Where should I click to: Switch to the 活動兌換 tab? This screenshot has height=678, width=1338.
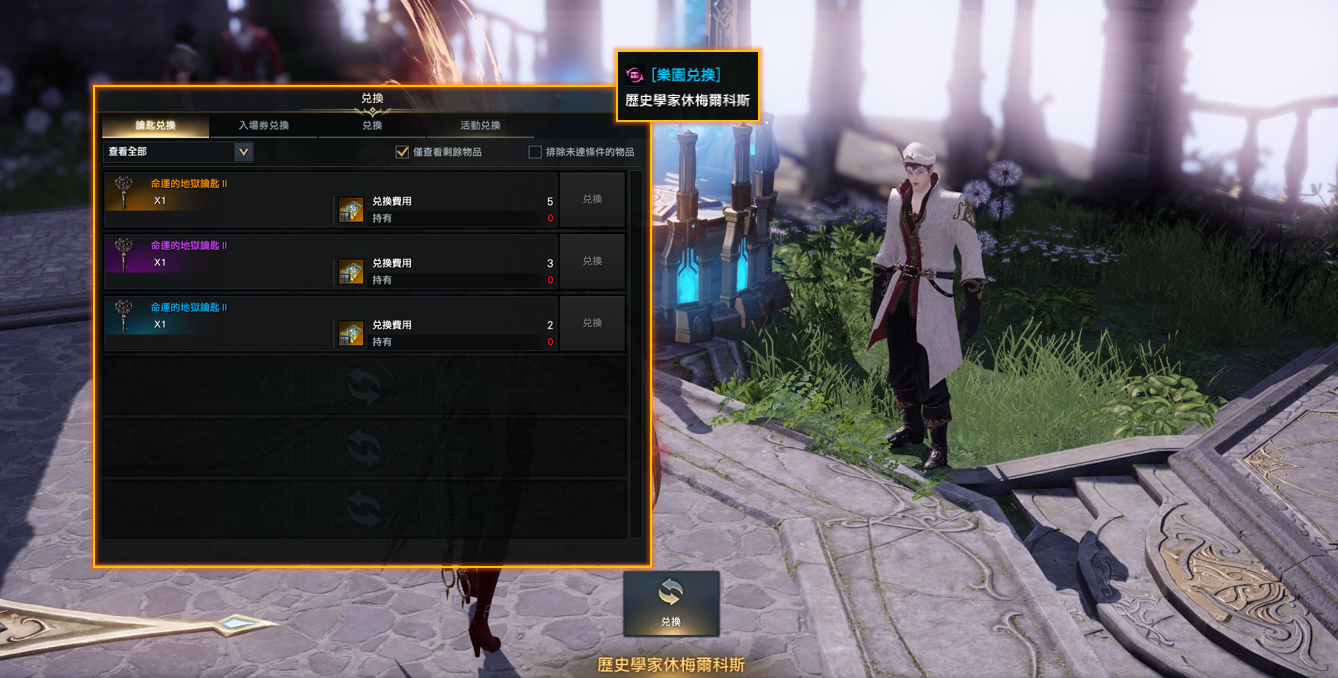[480, 126]
